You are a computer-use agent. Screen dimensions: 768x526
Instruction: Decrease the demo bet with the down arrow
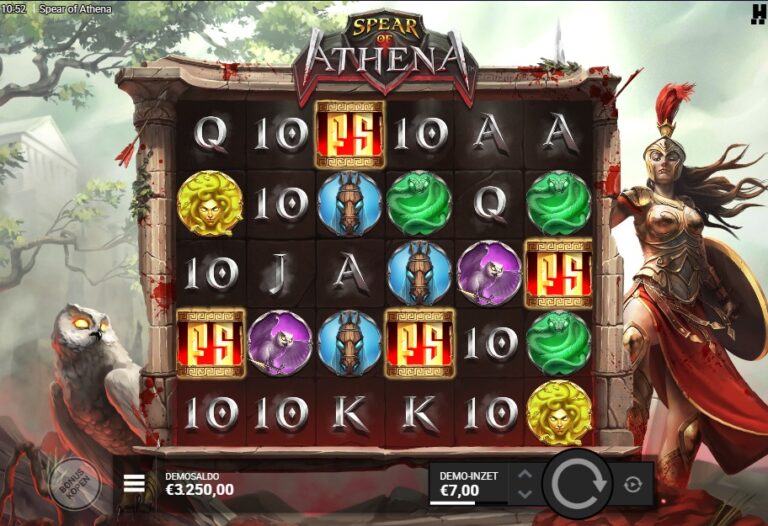click(x=524, y=494)
